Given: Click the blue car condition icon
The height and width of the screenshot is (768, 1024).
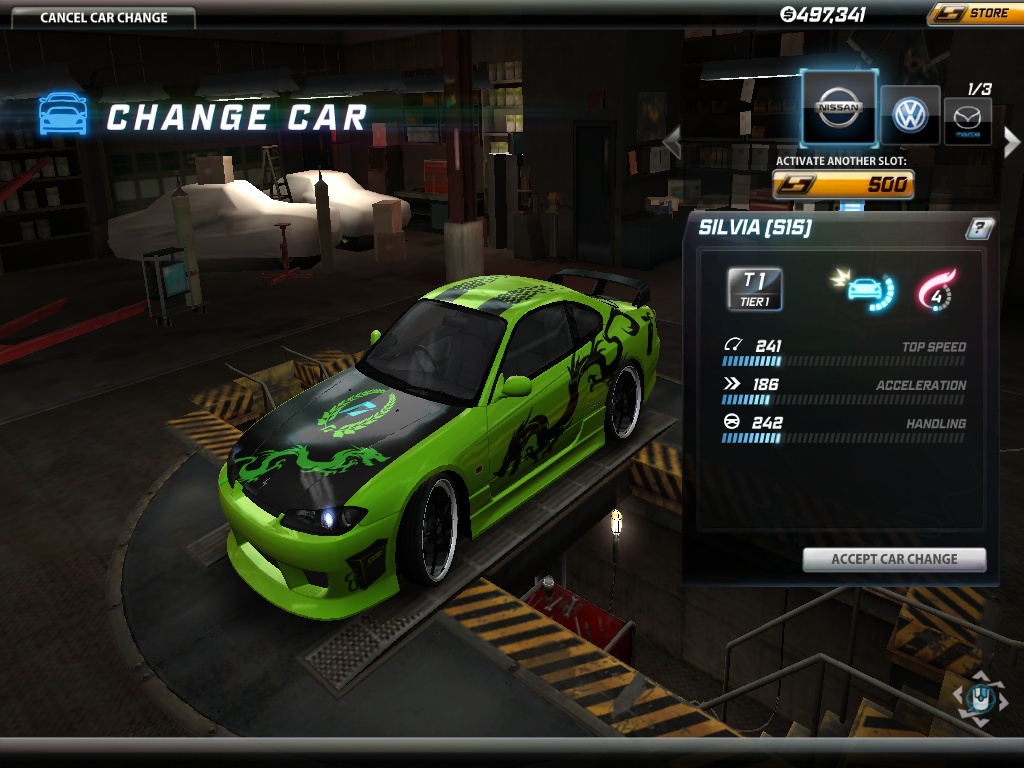Looking at the screenshot, I should pos(865,289).
